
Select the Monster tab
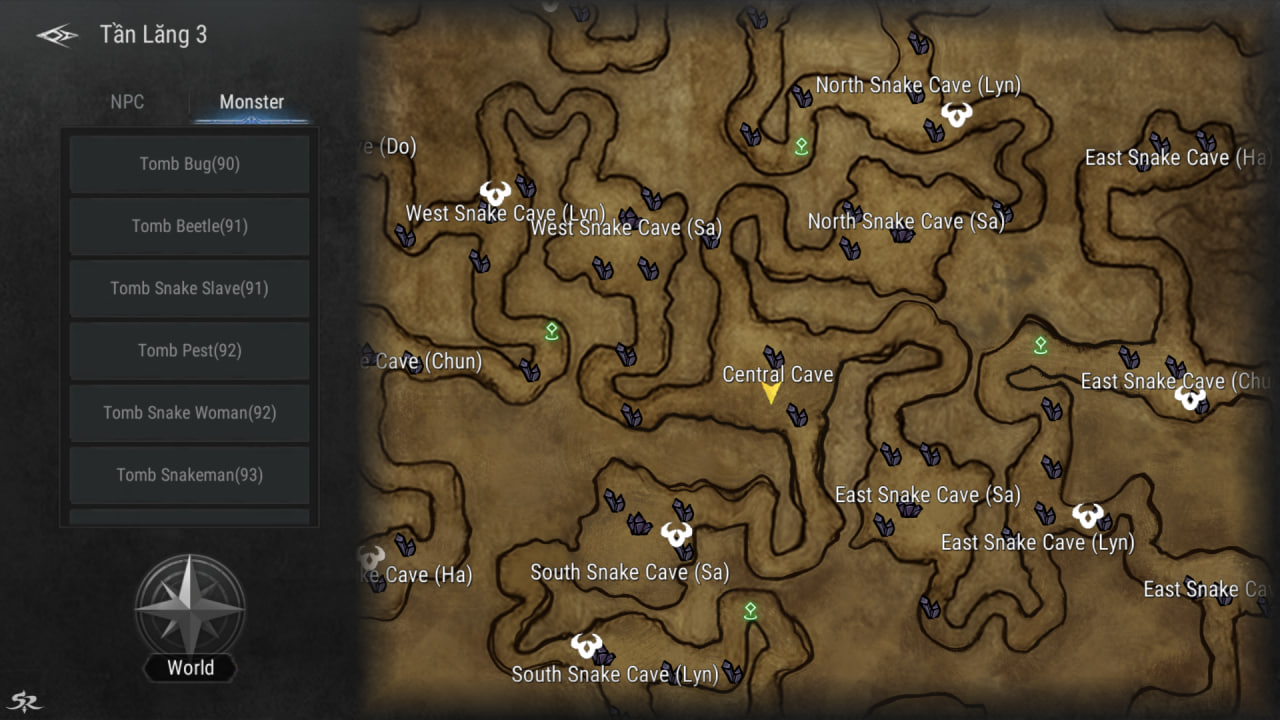point(251,102)
